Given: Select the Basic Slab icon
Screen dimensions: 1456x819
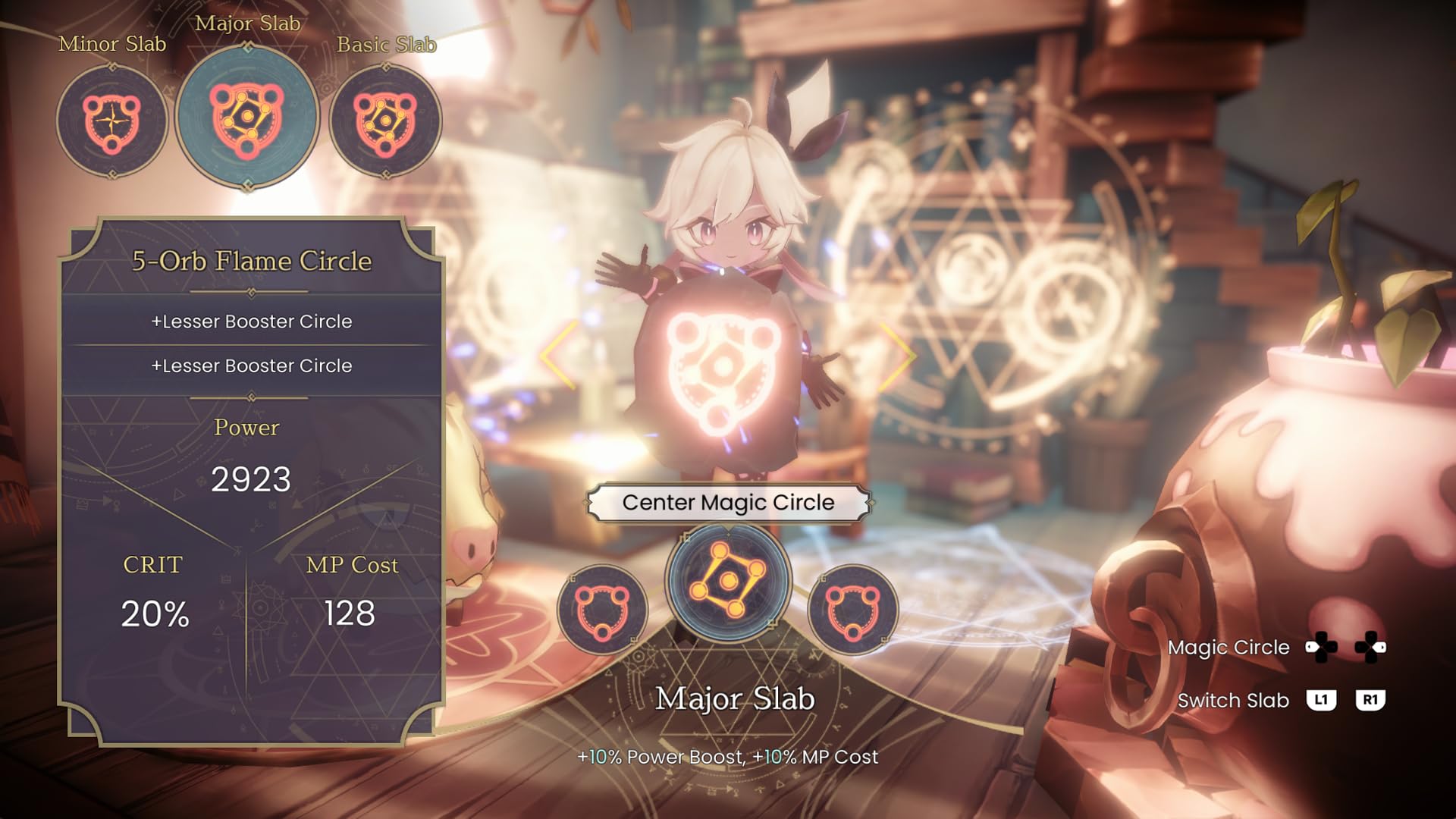Looking at the screenshot, I should click(385, 121).
